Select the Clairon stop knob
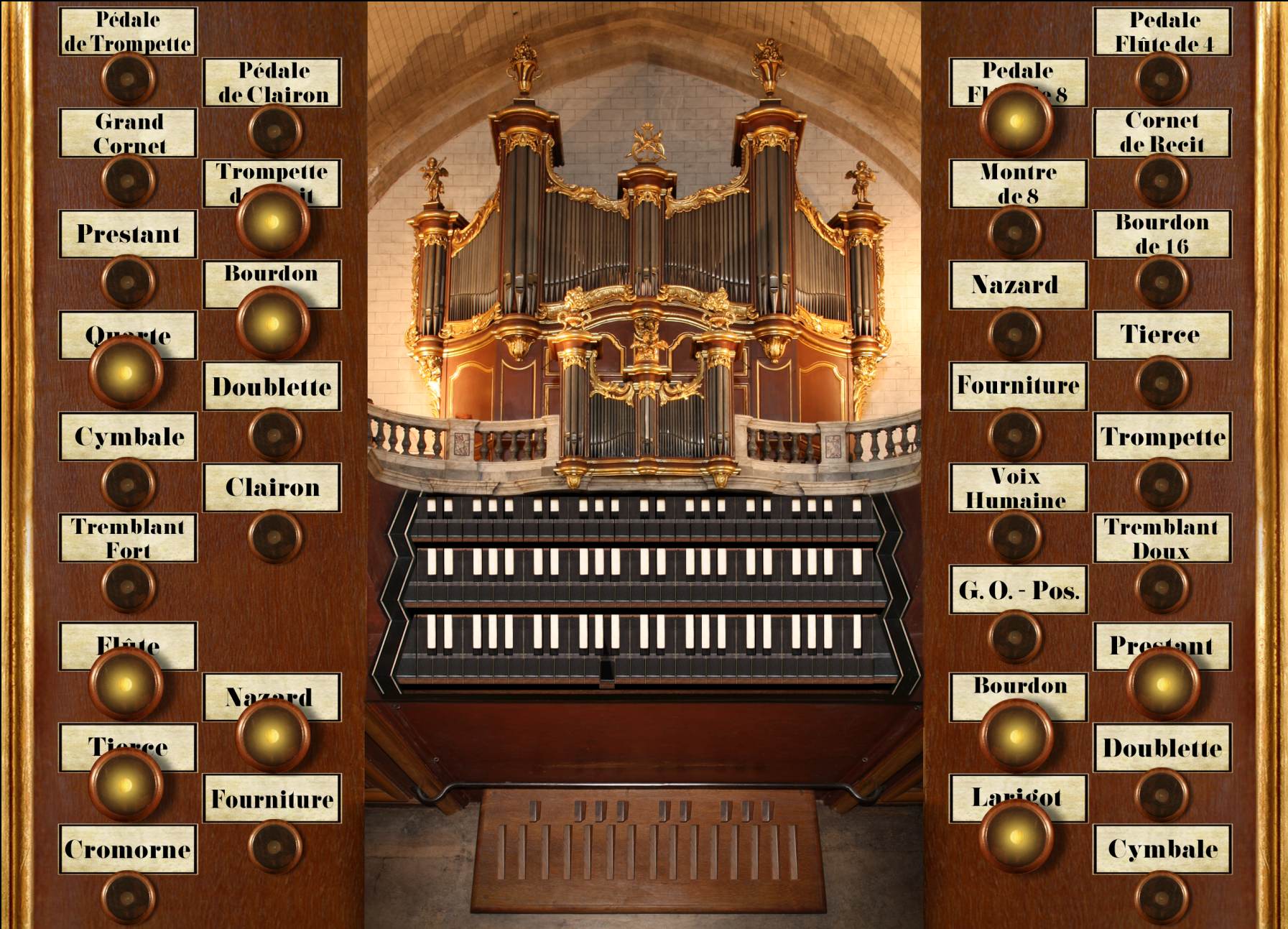Viewport: 1288px width, 929px height. click(x=274, y=536)
